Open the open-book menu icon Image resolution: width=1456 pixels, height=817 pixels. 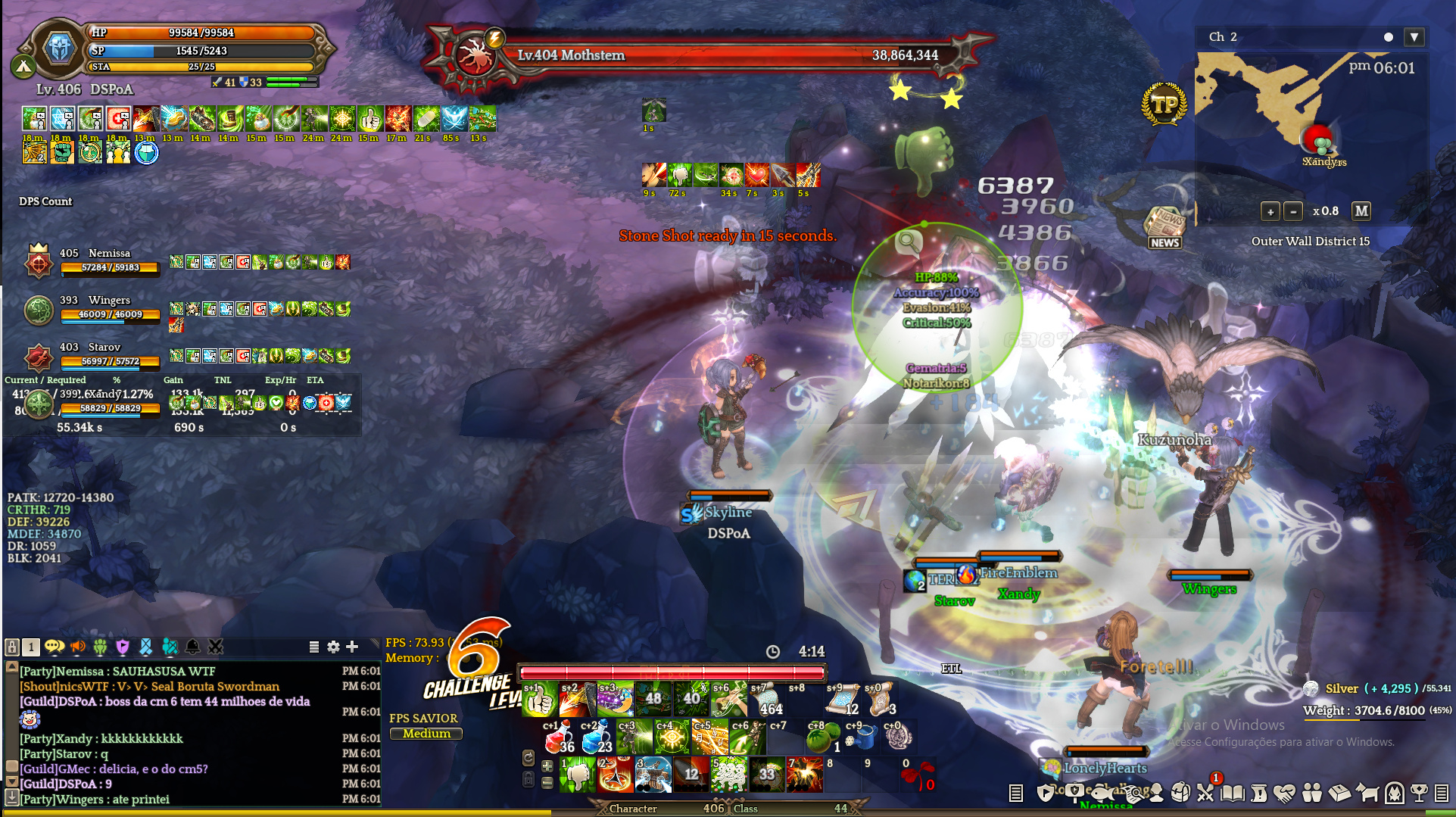1233,793
